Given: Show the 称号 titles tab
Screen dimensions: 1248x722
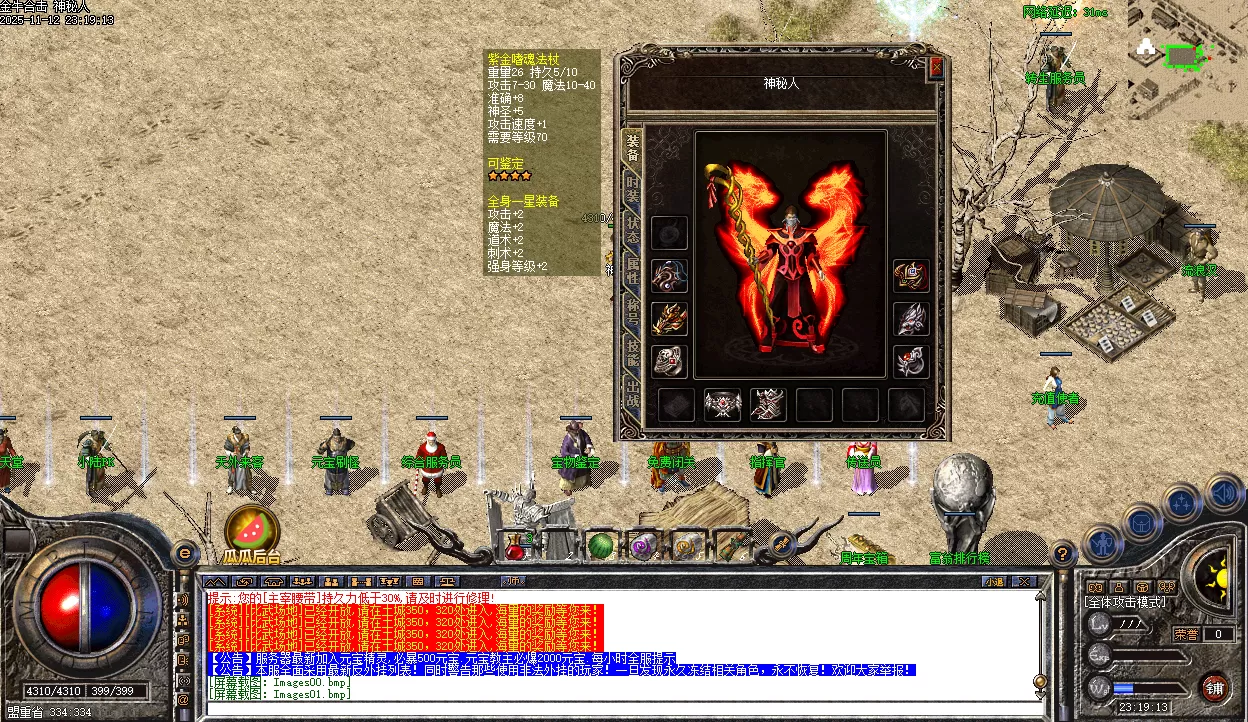Looking at the screenshot, I should click(x=632, y=307).
